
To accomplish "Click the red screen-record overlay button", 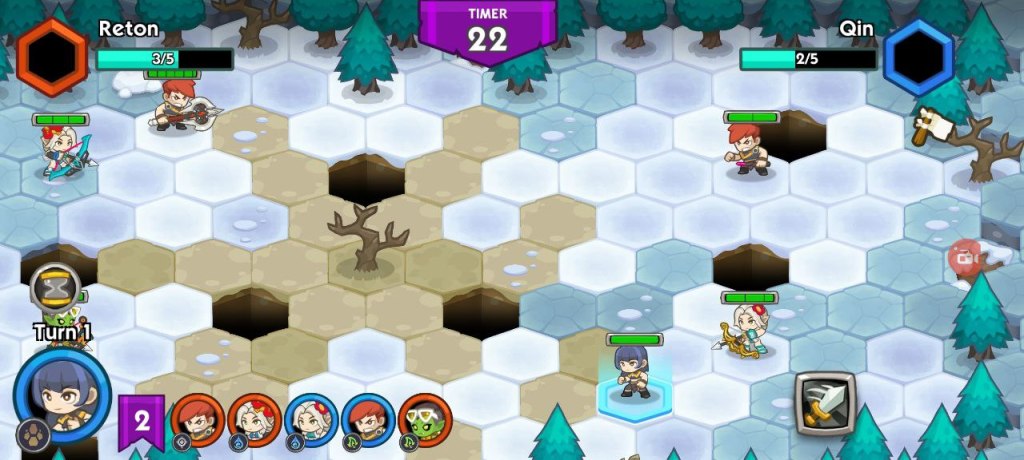I will [x=965, y=258].
